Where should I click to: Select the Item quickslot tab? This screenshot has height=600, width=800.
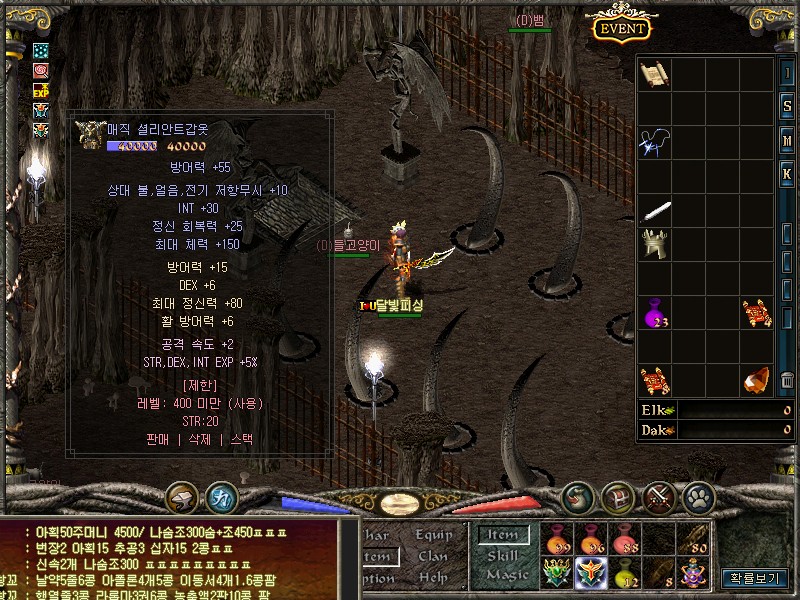pos(503,535)
